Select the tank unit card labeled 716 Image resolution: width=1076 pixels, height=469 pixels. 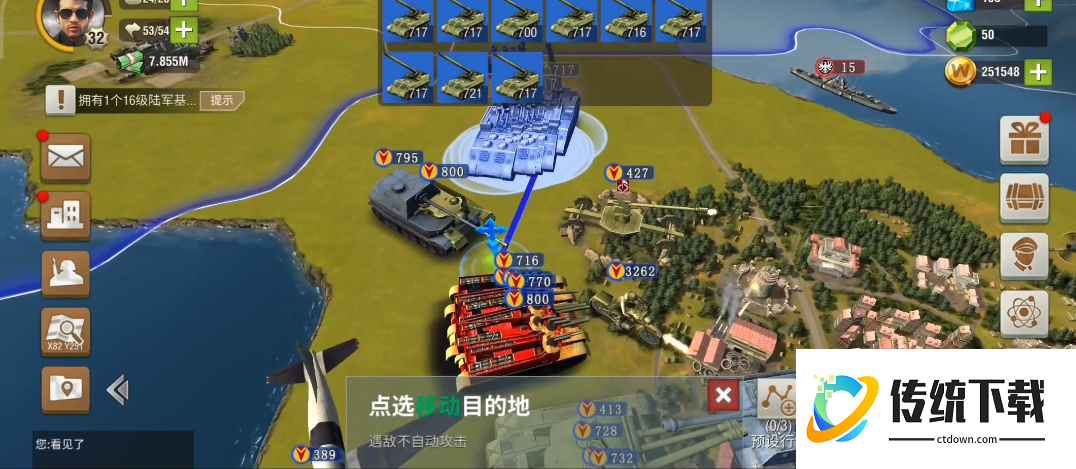[x=626, y=21]
